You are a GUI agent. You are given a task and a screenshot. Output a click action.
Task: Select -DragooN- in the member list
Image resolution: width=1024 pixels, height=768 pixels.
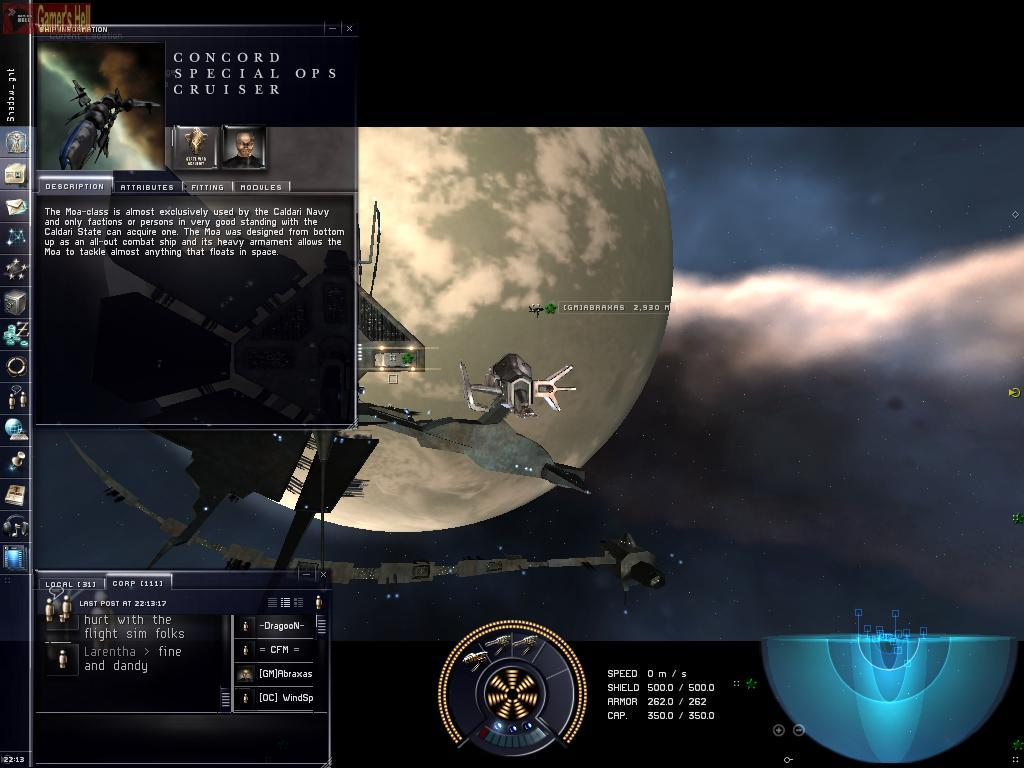point(280,626)
